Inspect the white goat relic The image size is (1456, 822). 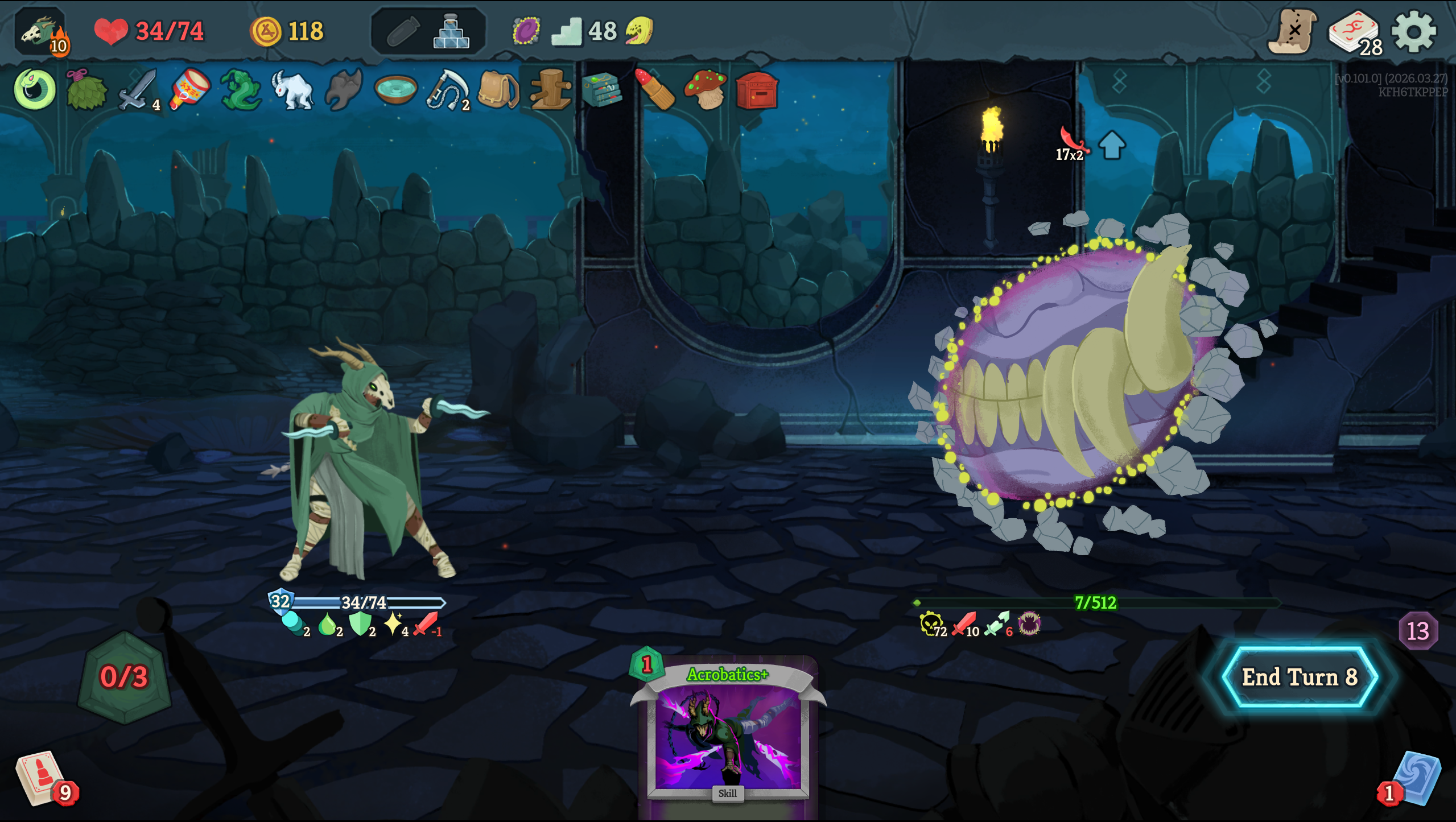point(292,89)
